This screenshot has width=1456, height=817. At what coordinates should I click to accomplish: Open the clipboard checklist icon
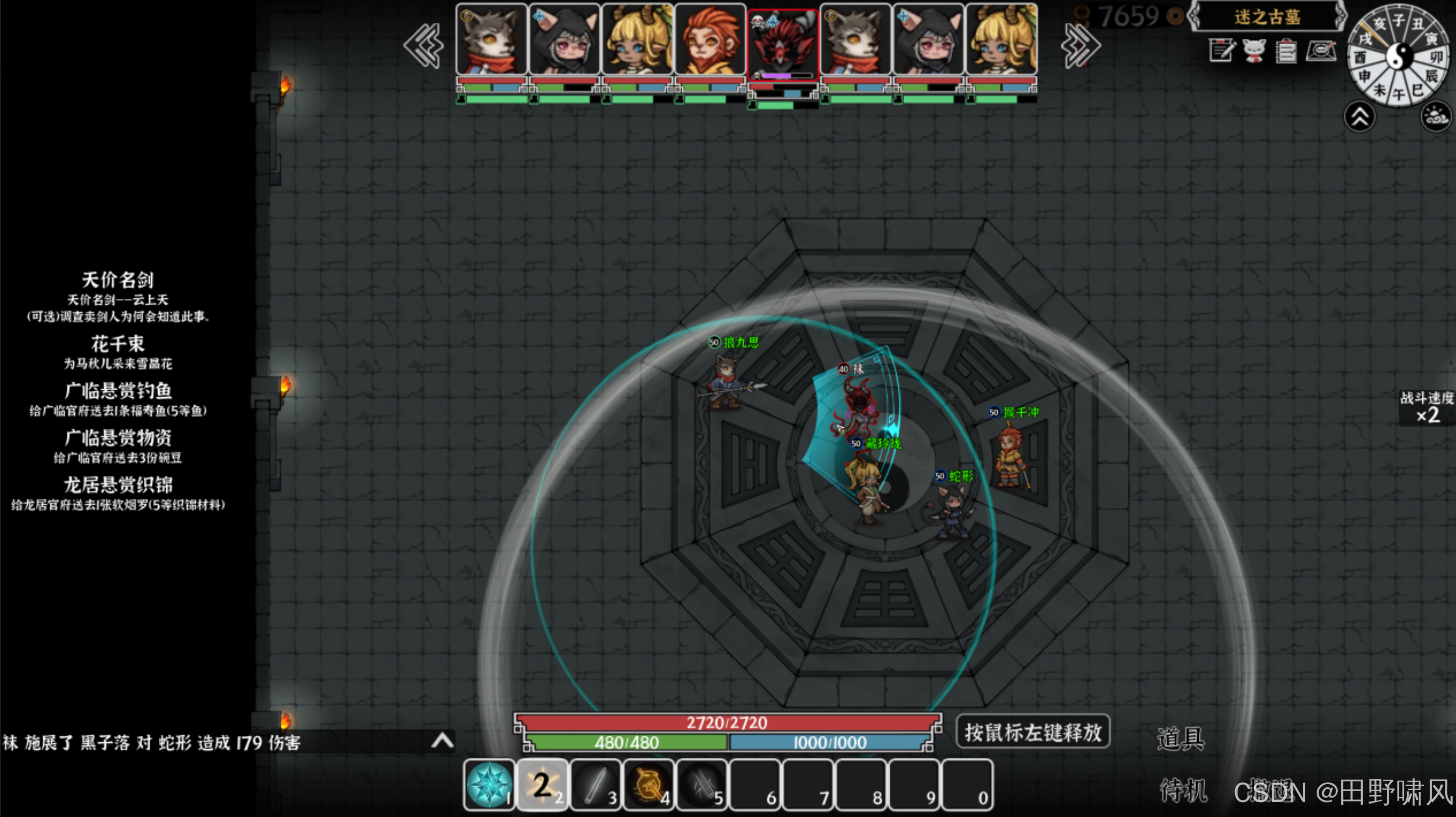click(x=1286, y=51)
